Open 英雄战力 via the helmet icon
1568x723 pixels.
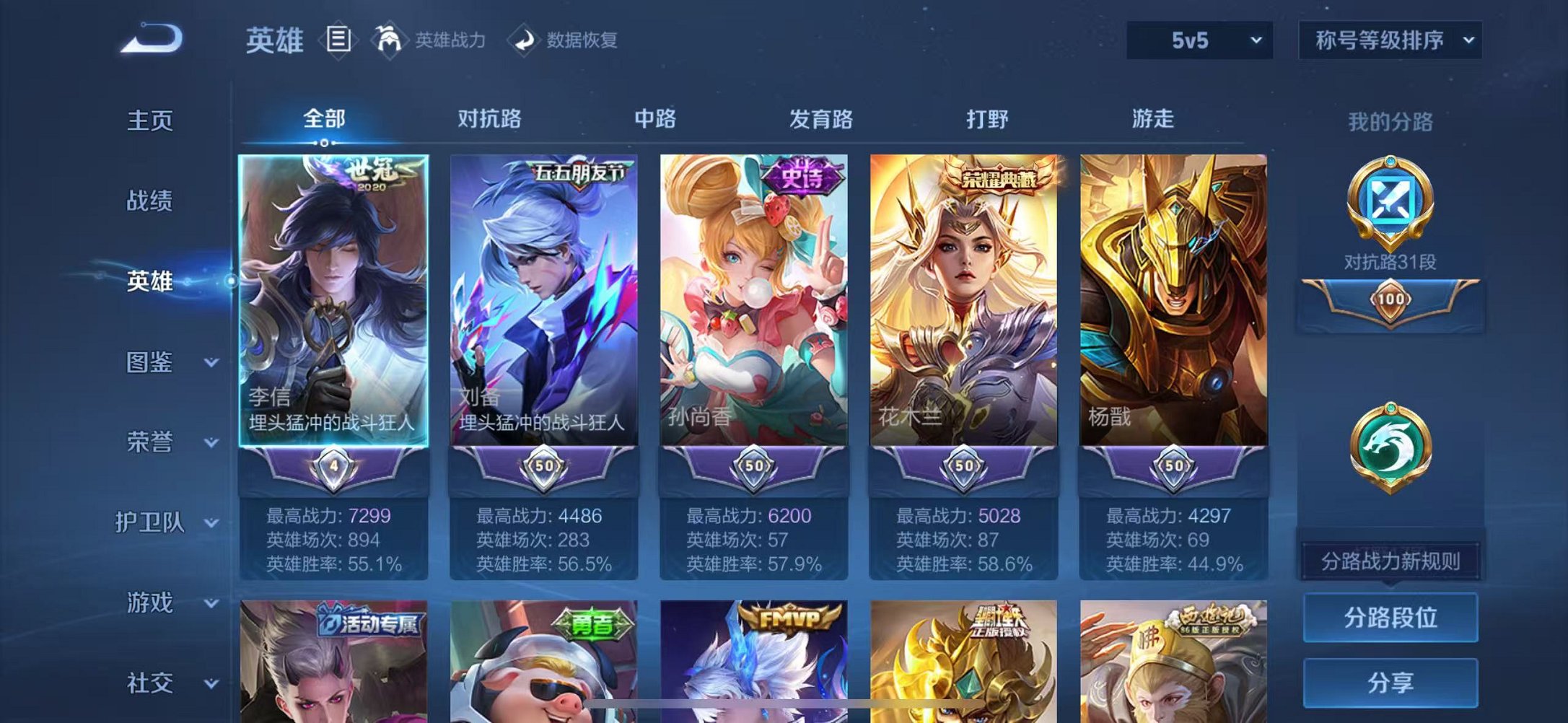(387, 40)
